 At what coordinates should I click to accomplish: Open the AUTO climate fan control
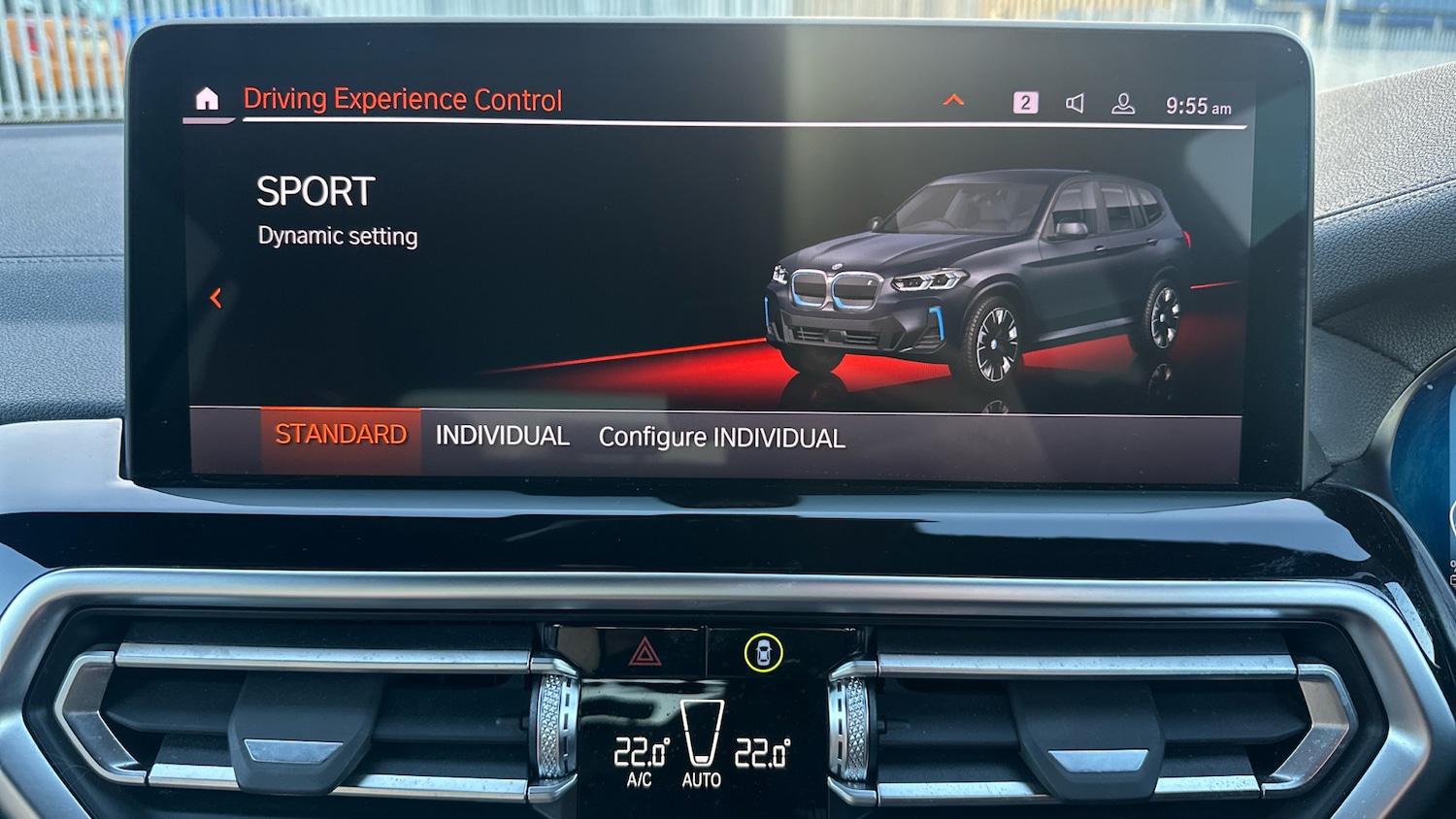[702, 747]
